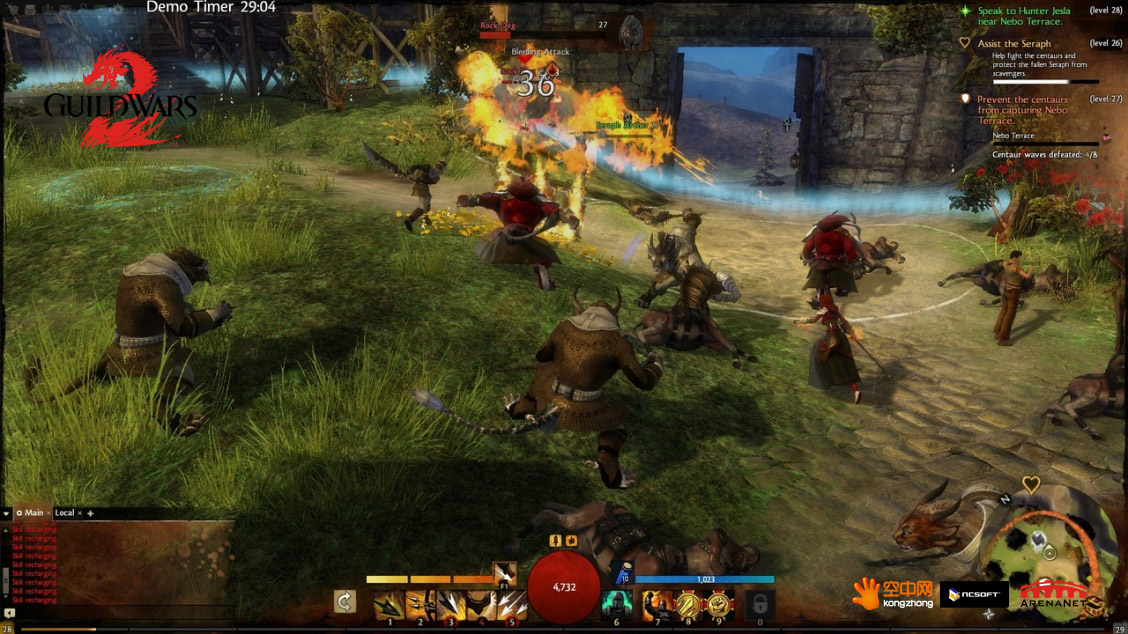Open the chat options dropdown arrow
The width and height of the screenshot is (1128, 634).
pos(7,513)
